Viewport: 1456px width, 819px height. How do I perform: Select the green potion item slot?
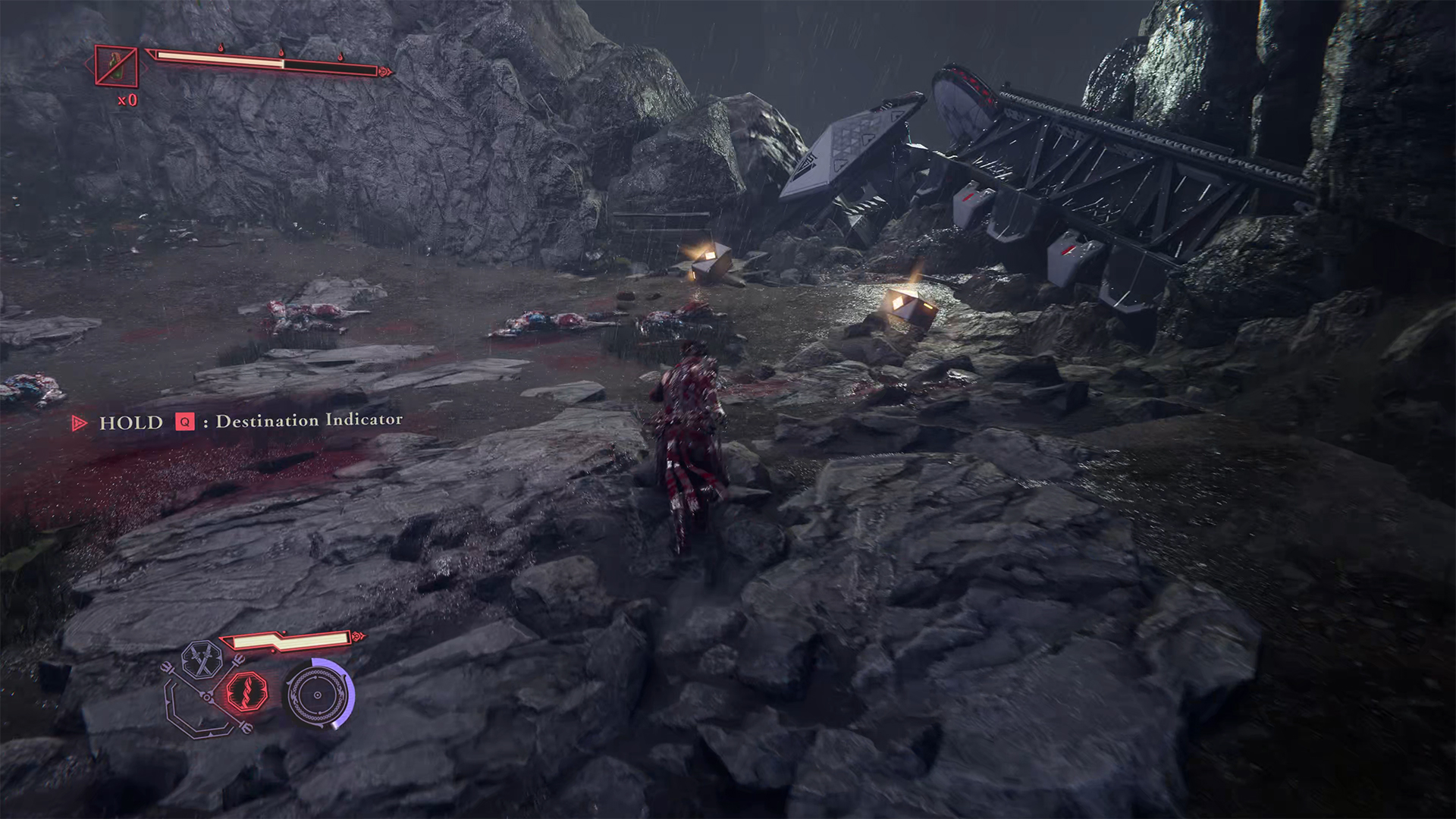(x=116, y=66)
